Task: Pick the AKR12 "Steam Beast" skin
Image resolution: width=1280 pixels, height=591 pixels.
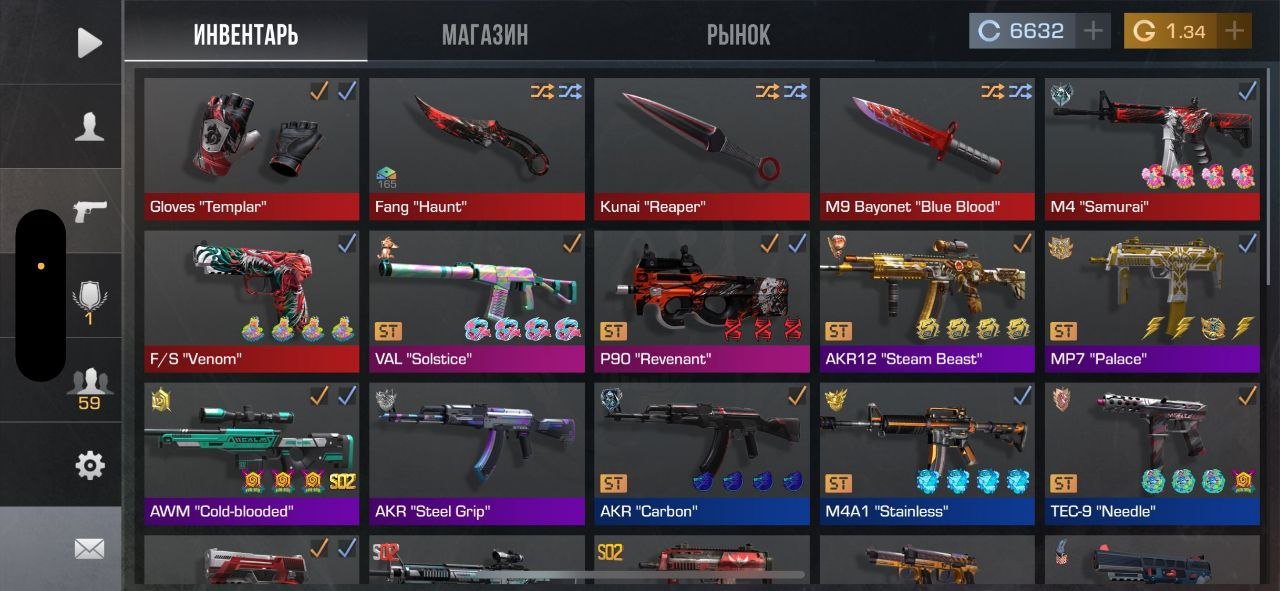Action: [x=927, y=300]
